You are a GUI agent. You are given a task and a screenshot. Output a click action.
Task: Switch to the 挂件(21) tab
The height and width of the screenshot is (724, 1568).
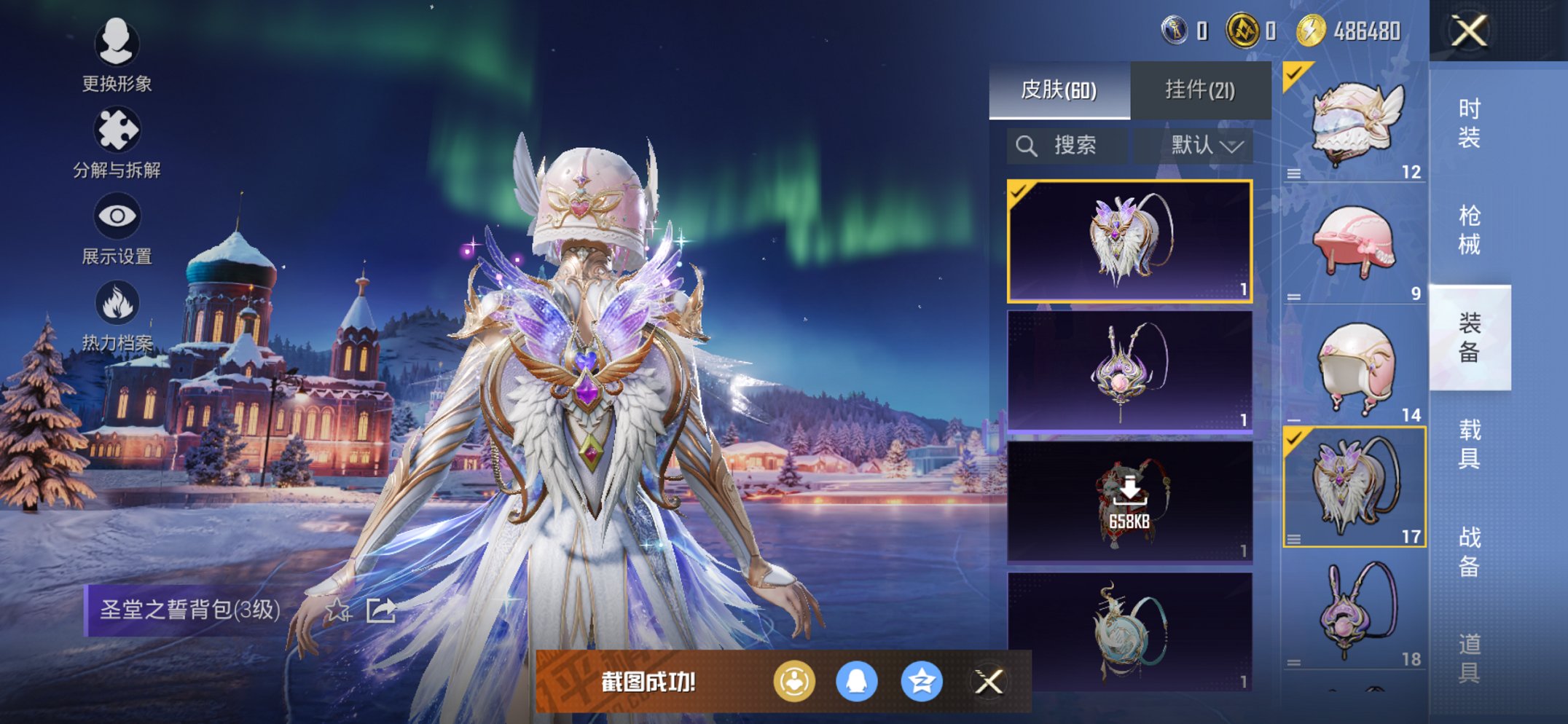tap(1200, 89)
